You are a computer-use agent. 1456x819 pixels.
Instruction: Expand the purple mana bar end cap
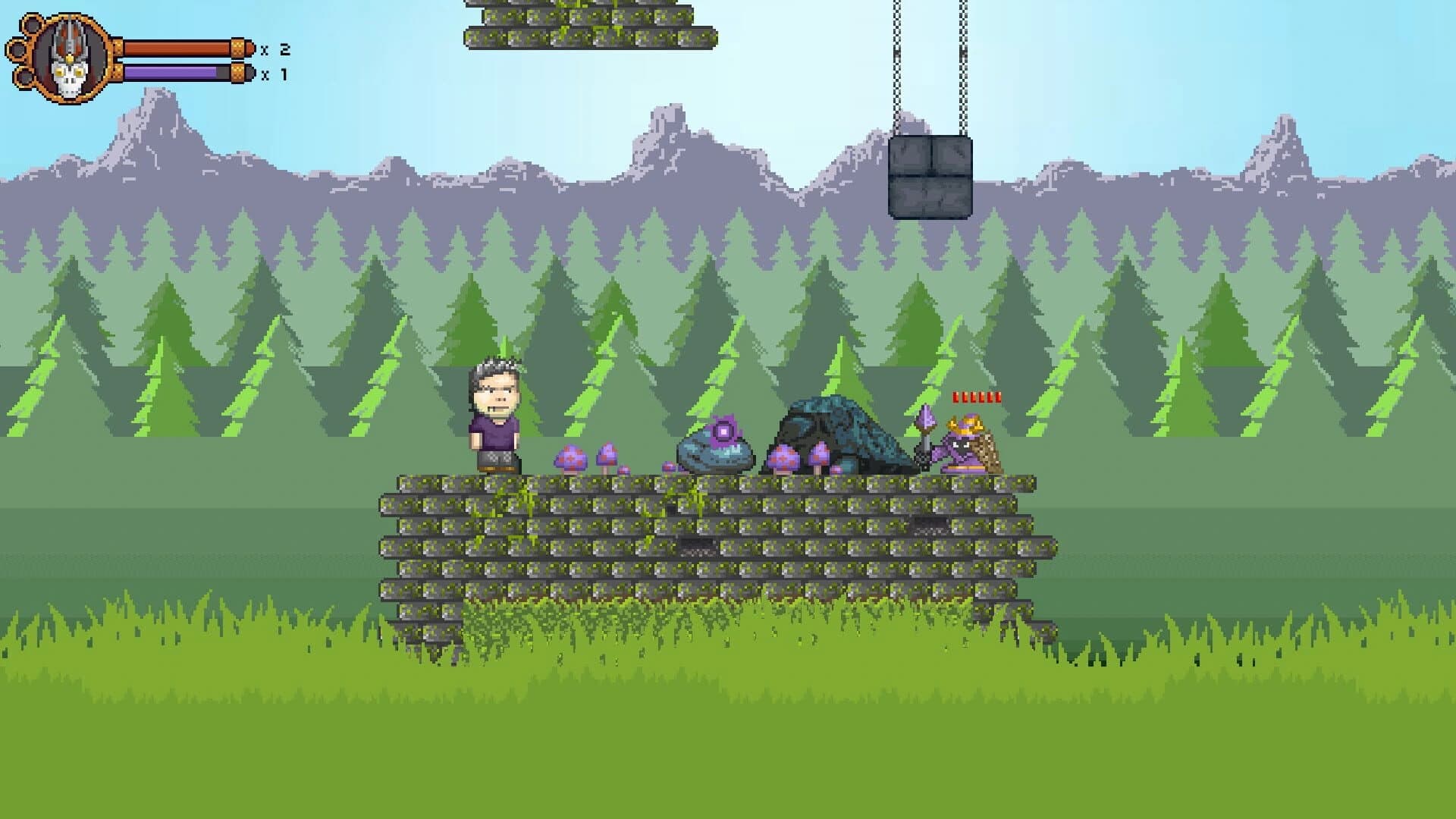click(237, 74)
